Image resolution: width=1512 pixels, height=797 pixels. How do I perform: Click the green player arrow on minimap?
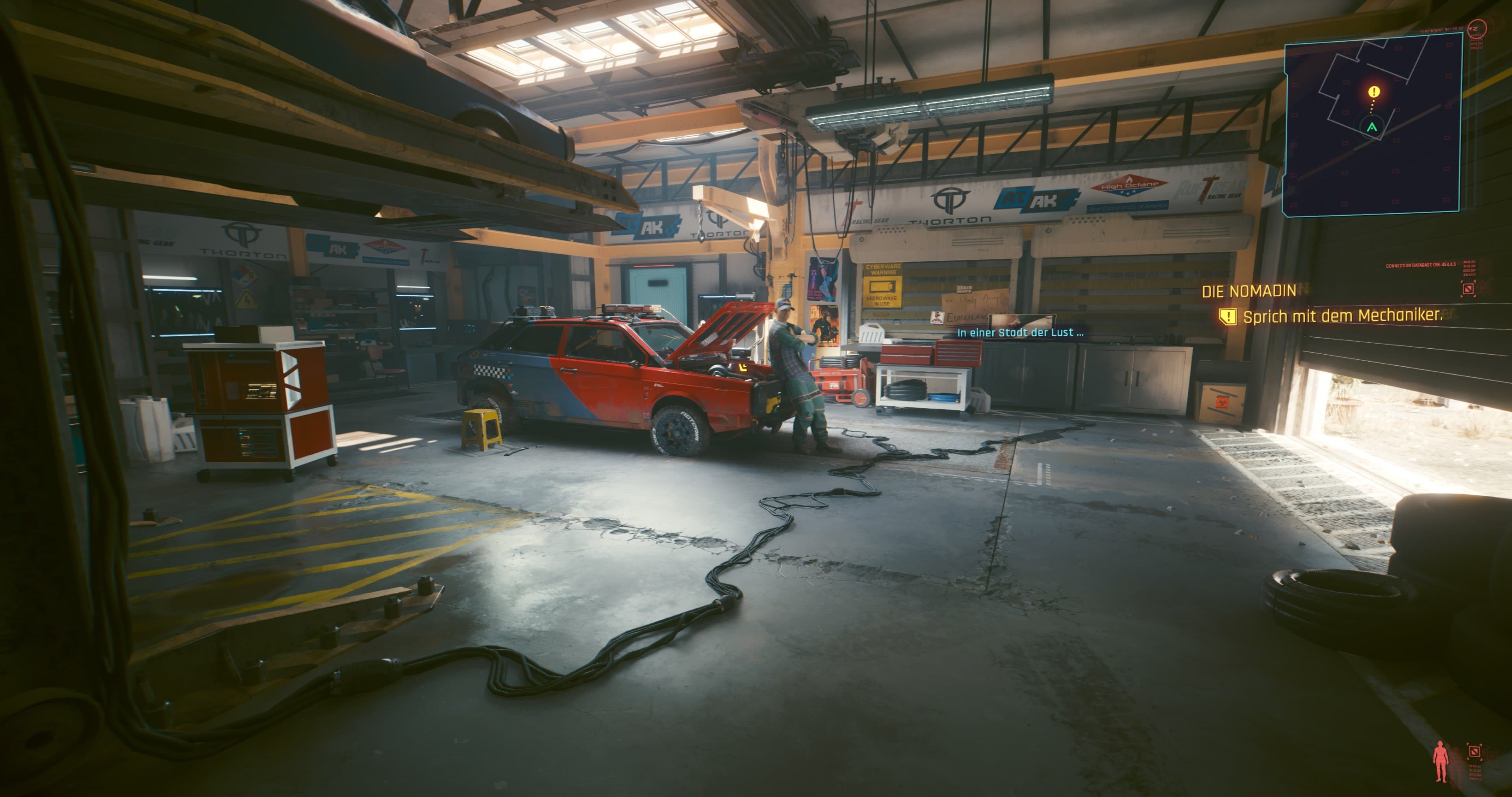coord(1372,127)
